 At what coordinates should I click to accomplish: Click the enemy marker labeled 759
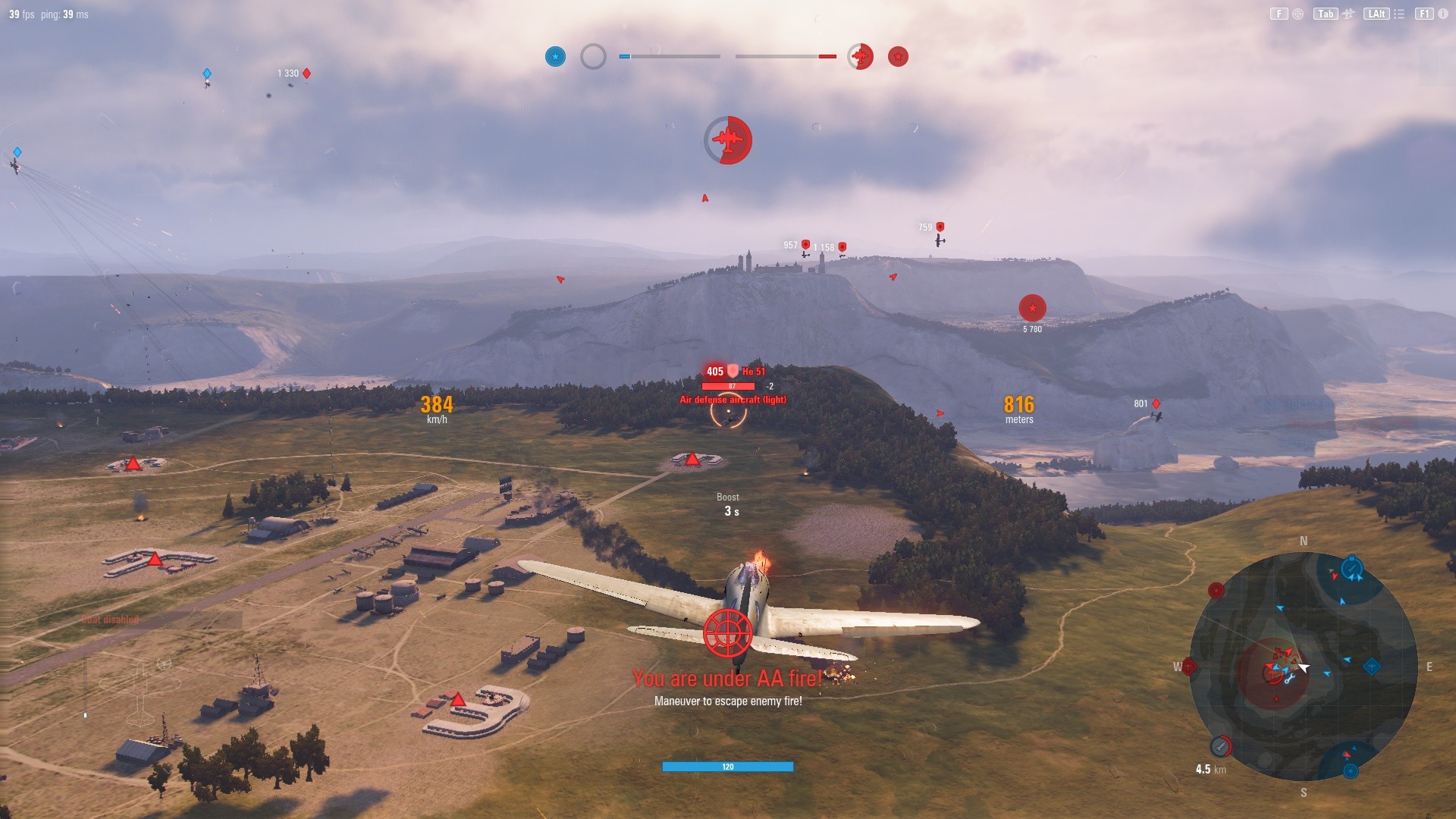(939, 225)
